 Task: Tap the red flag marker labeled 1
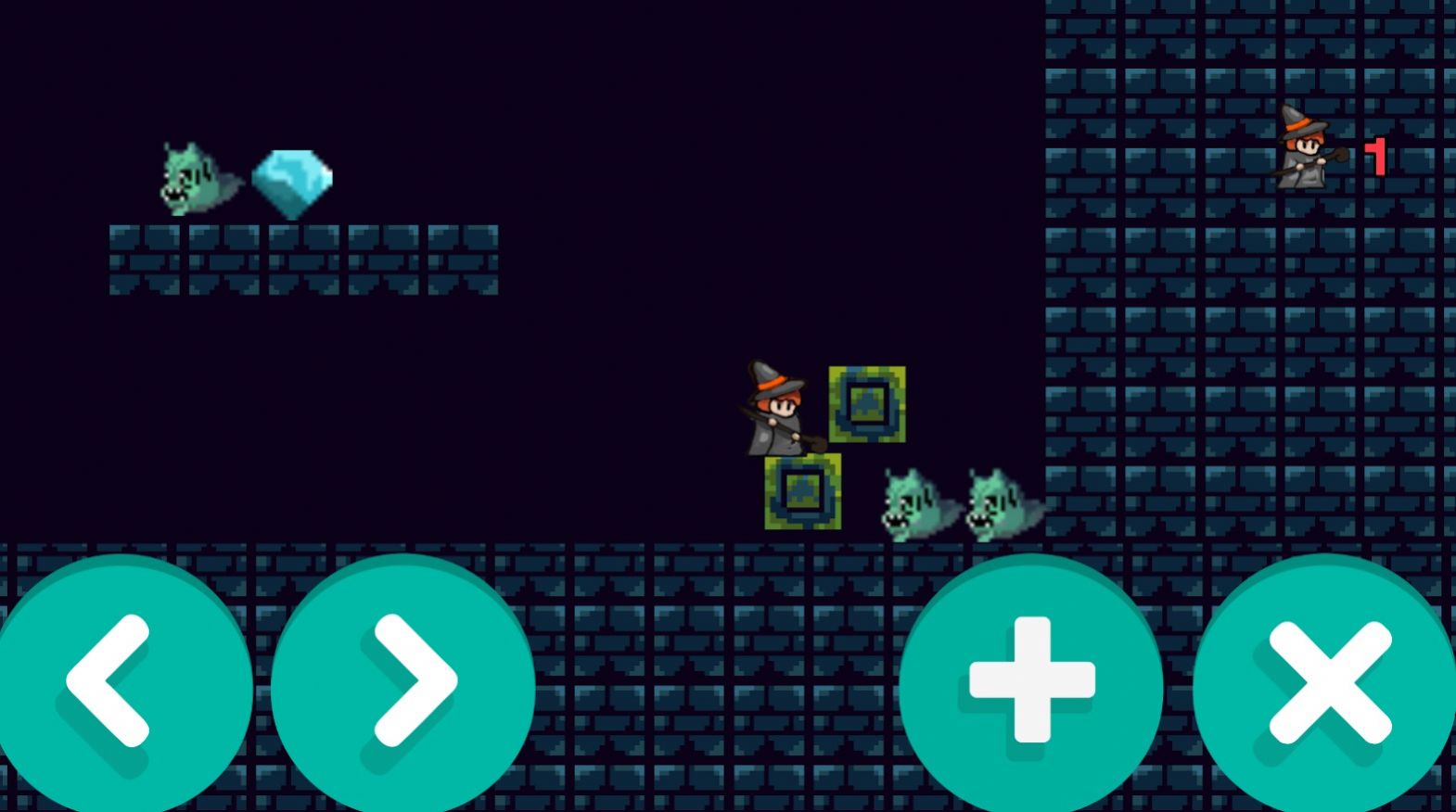1375,156
